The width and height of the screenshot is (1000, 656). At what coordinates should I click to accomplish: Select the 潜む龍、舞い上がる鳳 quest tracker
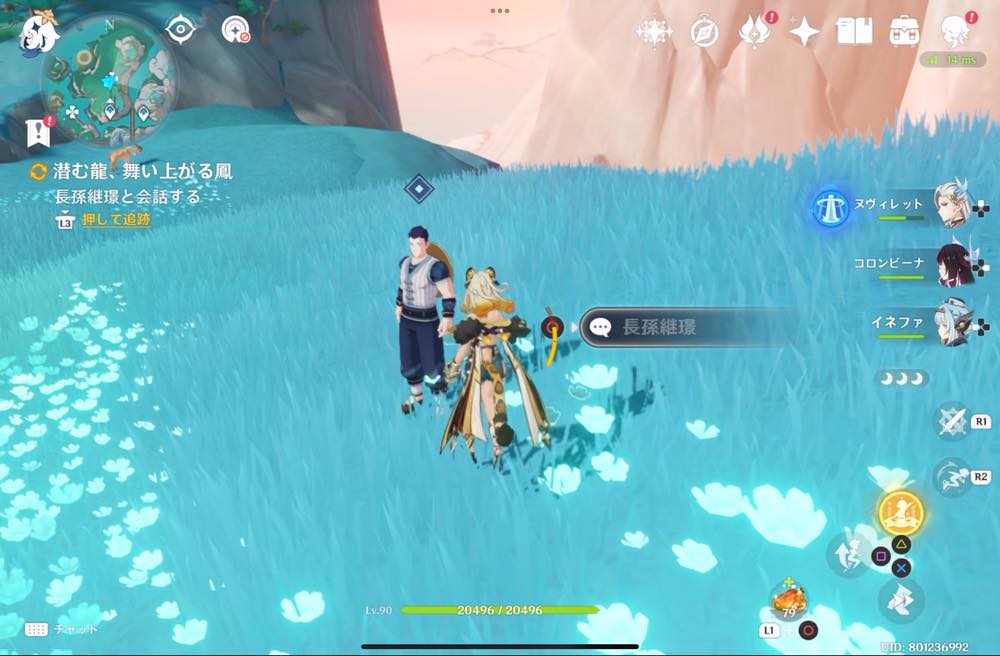[130, 172]
